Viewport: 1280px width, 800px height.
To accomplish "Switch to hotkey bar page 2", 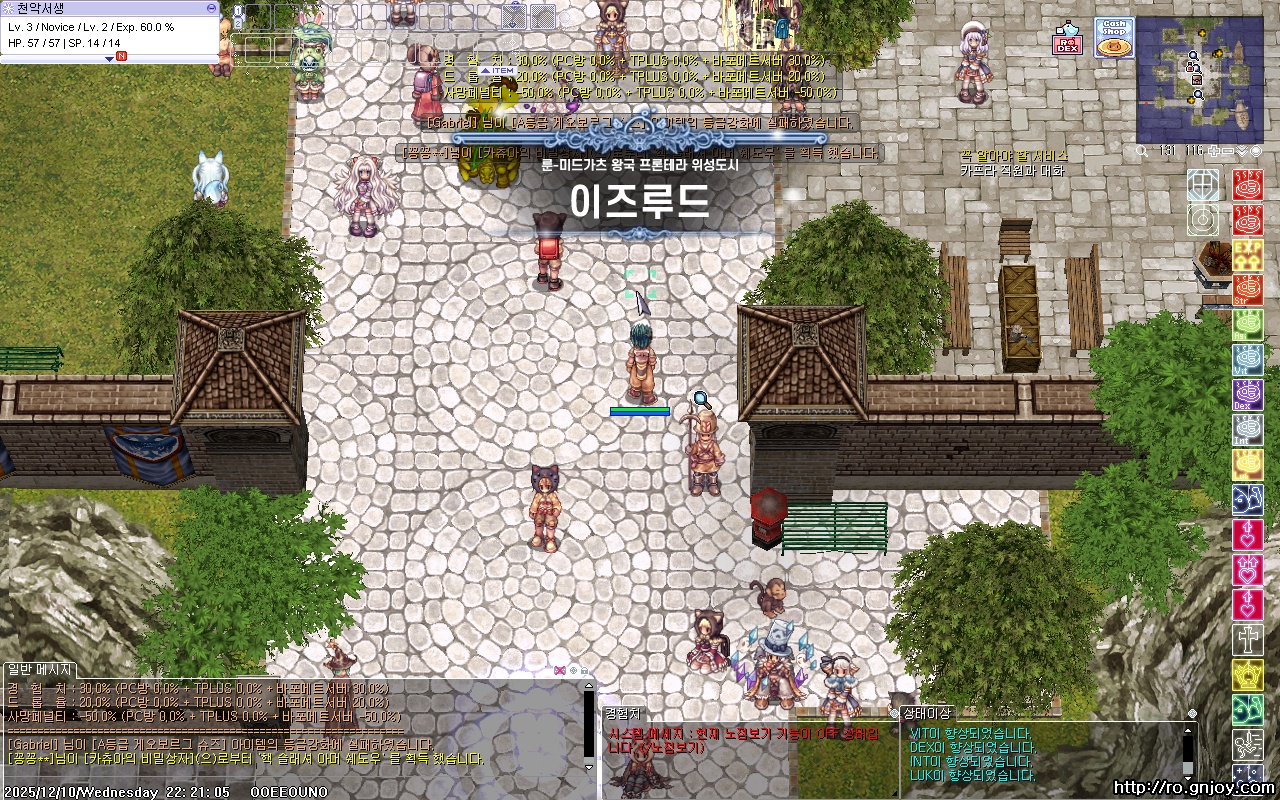I will coord(238,24).
